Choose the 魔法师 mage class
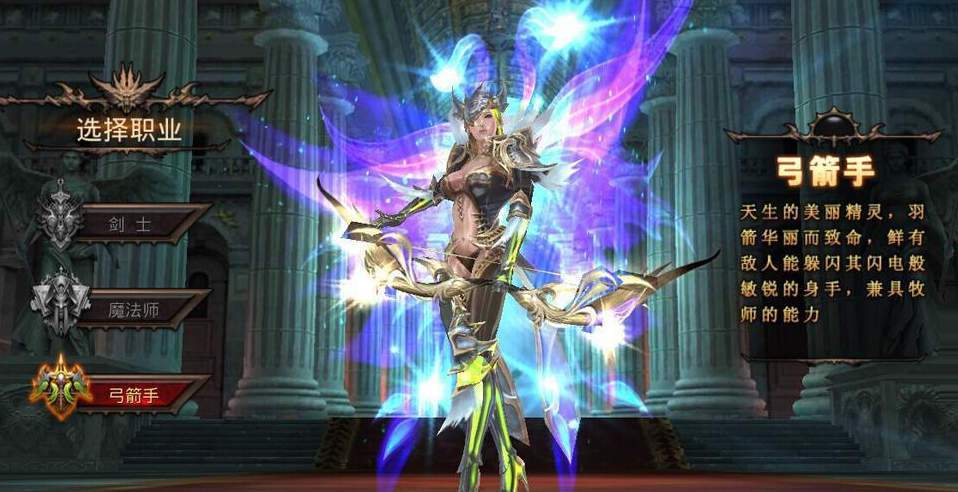958x492 pixels. 139,308
